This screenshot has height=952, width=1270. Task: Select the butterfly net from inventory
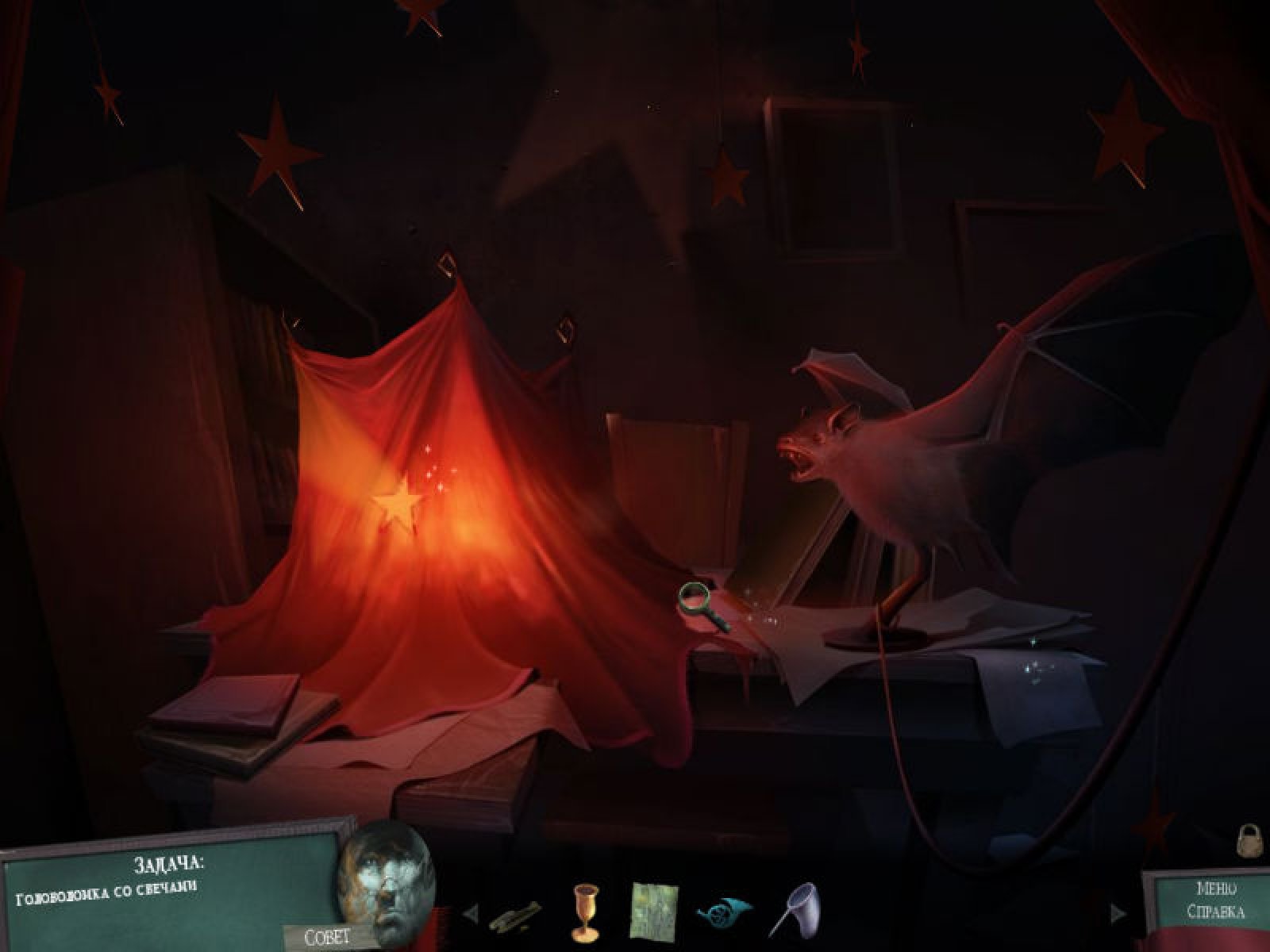coord(788,911)
